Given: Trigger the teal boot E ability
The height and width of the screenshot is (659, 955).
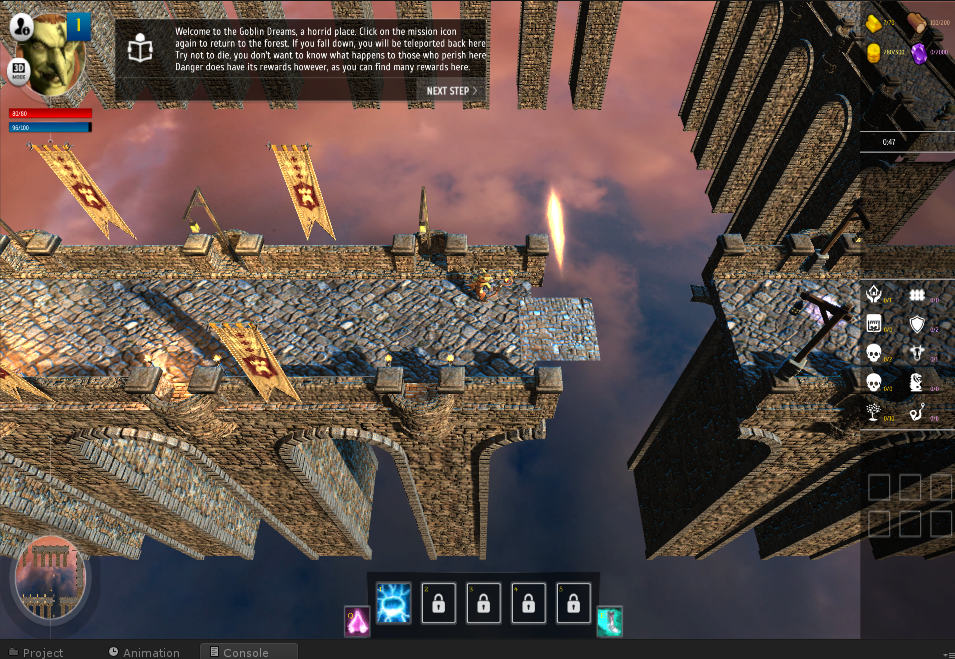Looking at the screenshot, I should pyautogui.click(x=610, y=621).
